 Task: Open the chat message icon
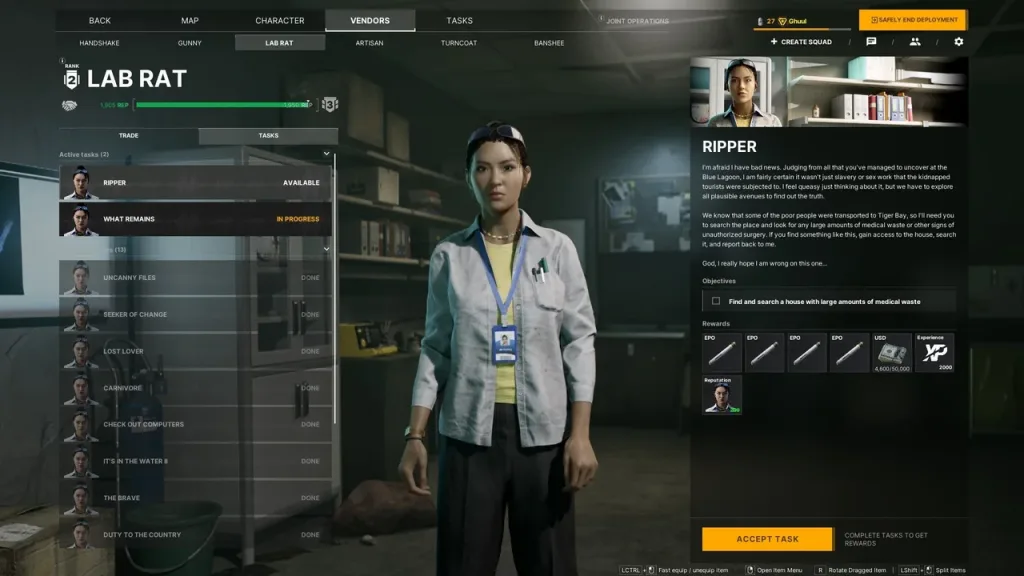tap(871, 42)
